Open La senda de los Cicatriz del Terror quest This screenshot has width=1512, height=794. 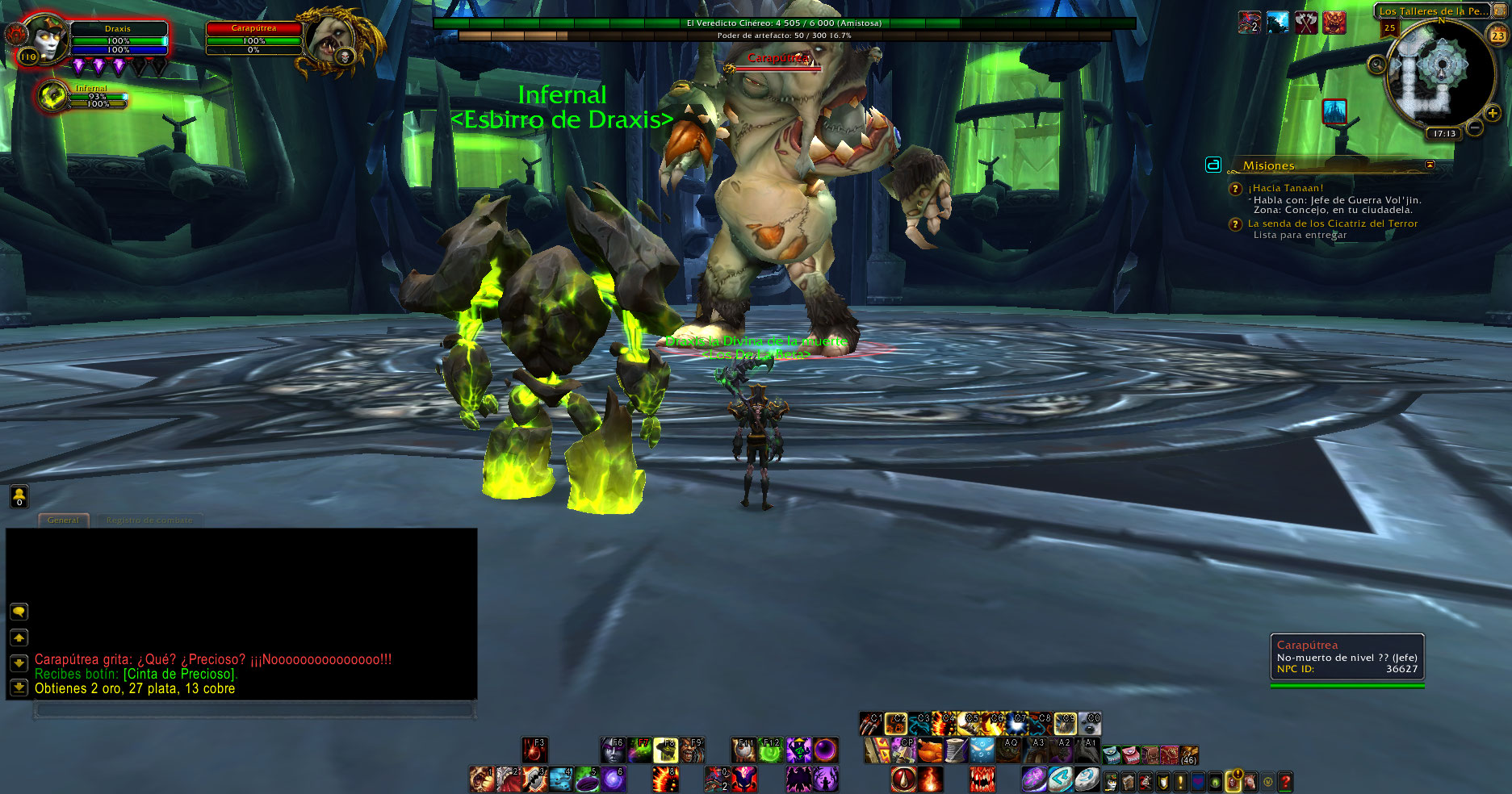click(1332, 224)
